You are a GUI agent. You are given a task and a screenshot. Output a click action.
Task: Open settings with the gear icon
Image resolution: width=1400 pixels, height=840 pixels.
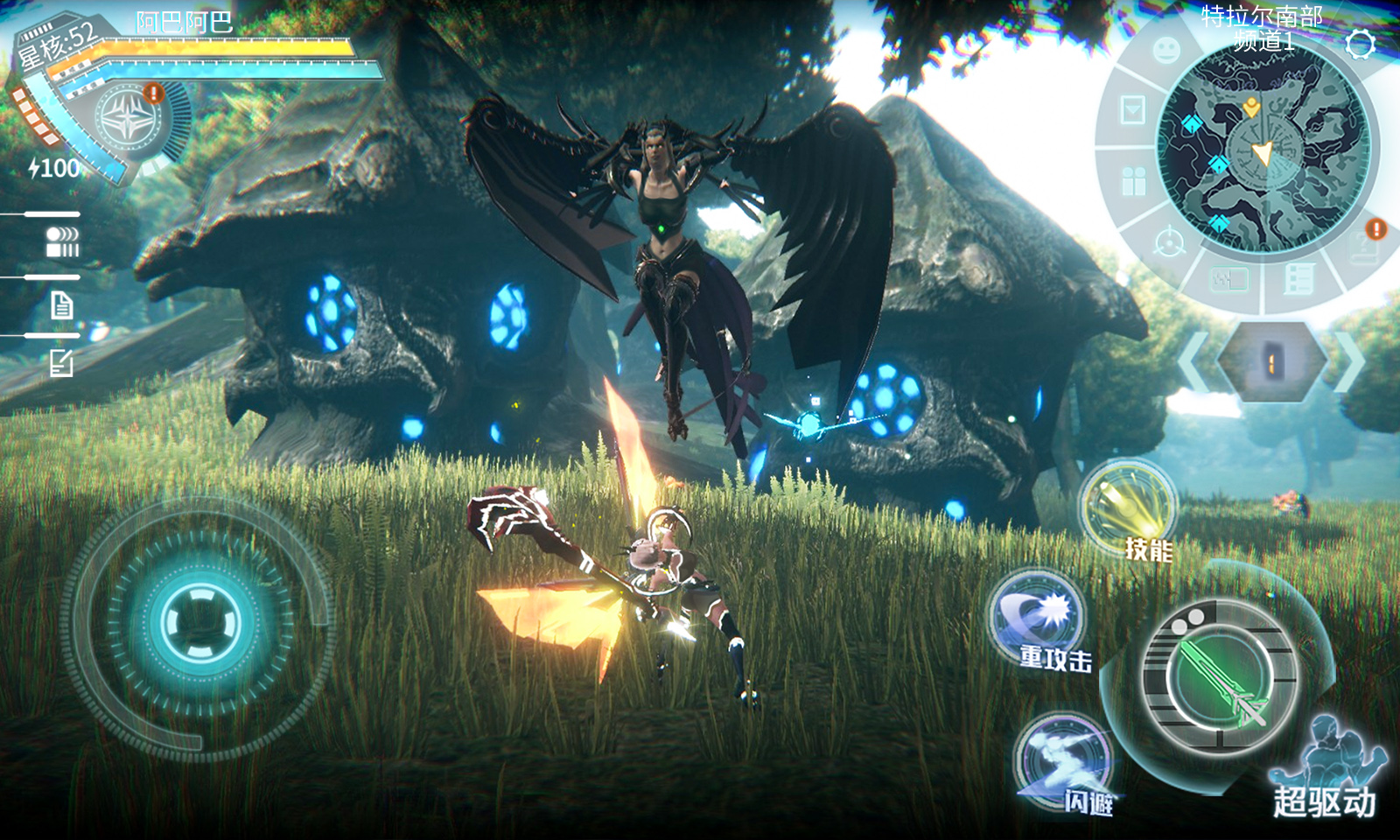[1361, 44]
